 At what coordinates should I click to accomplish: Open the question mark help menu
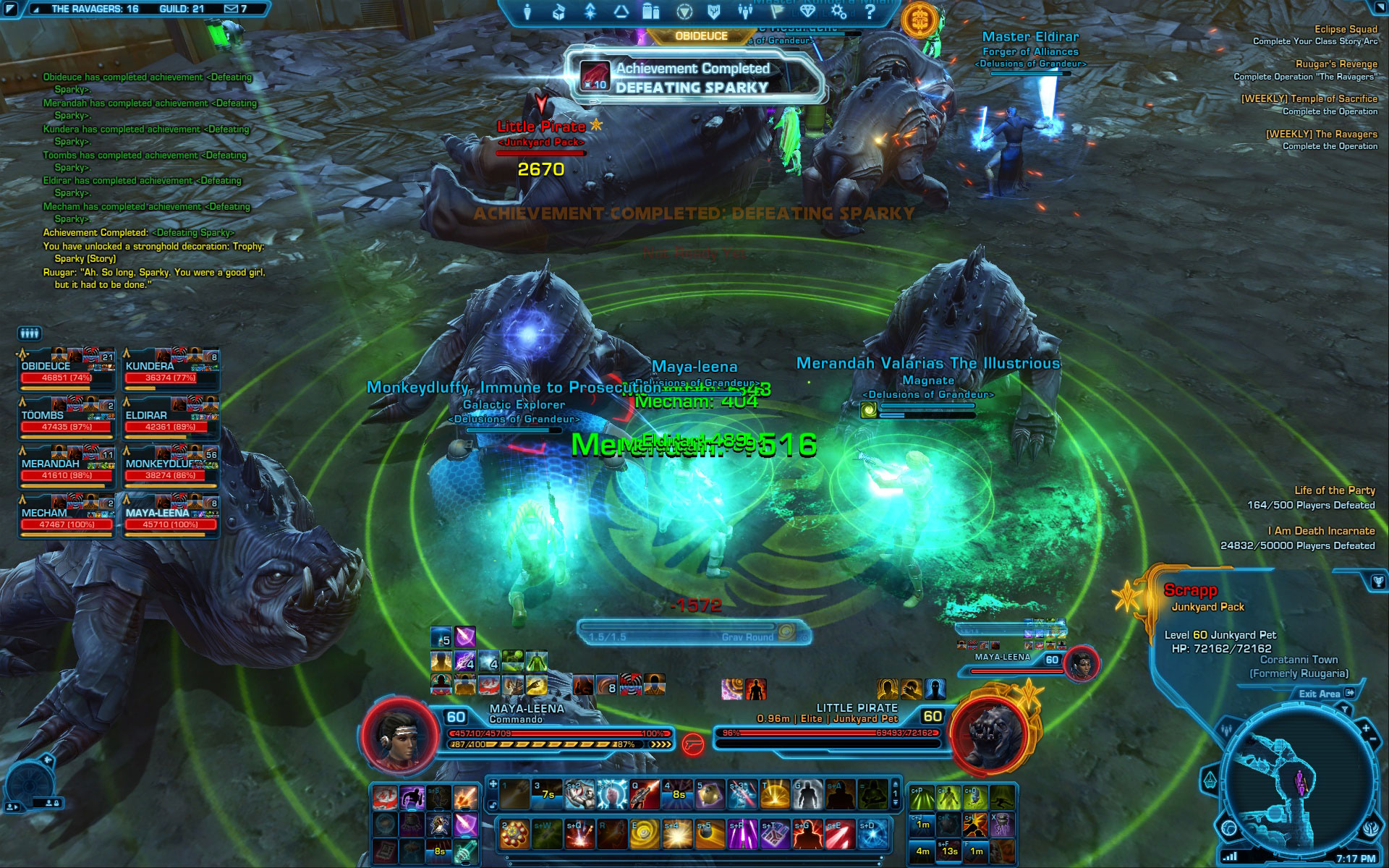pos(870,12)
